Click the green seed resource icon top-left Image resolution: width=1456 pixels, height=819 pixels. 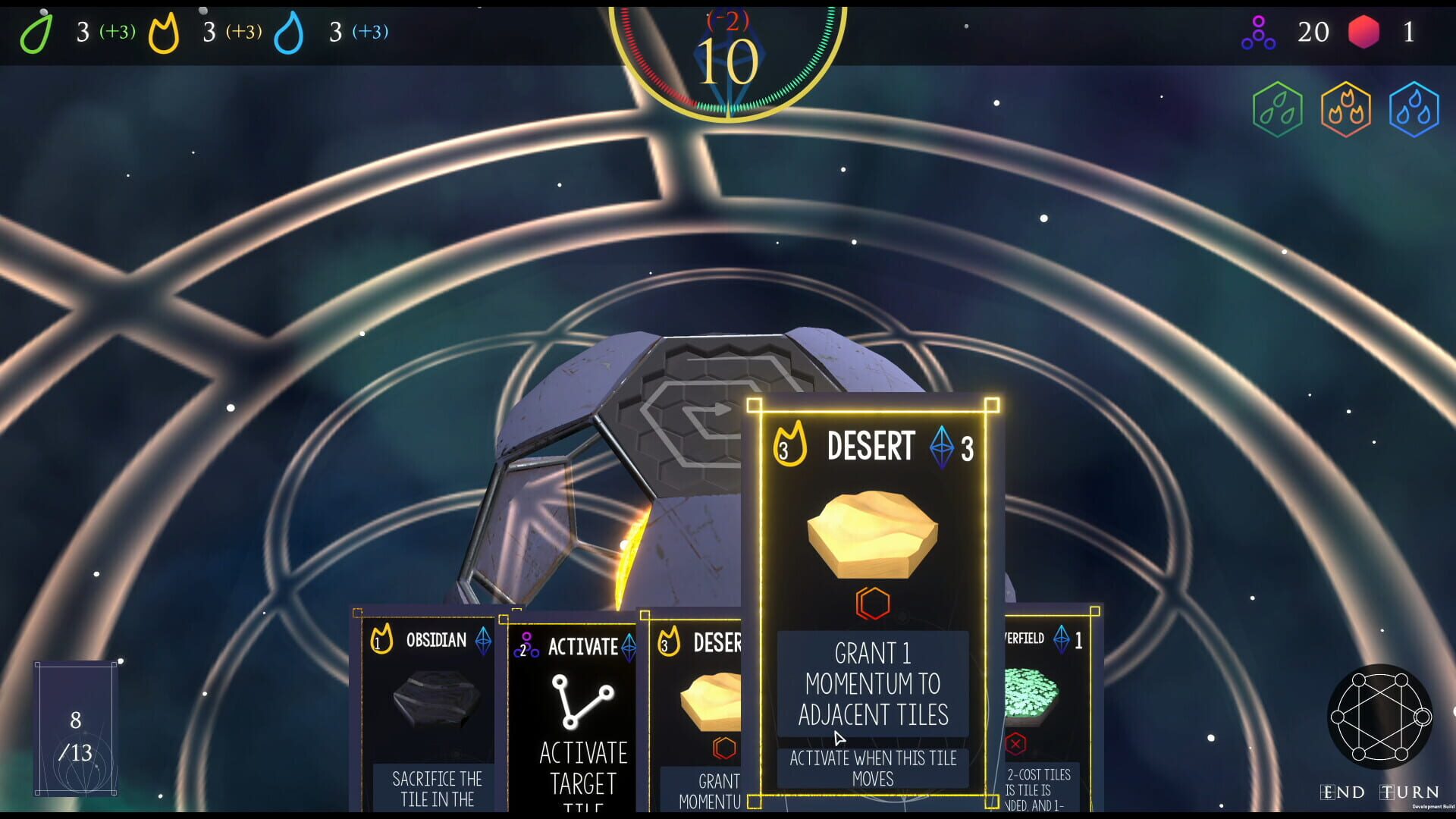click(38, 33)
